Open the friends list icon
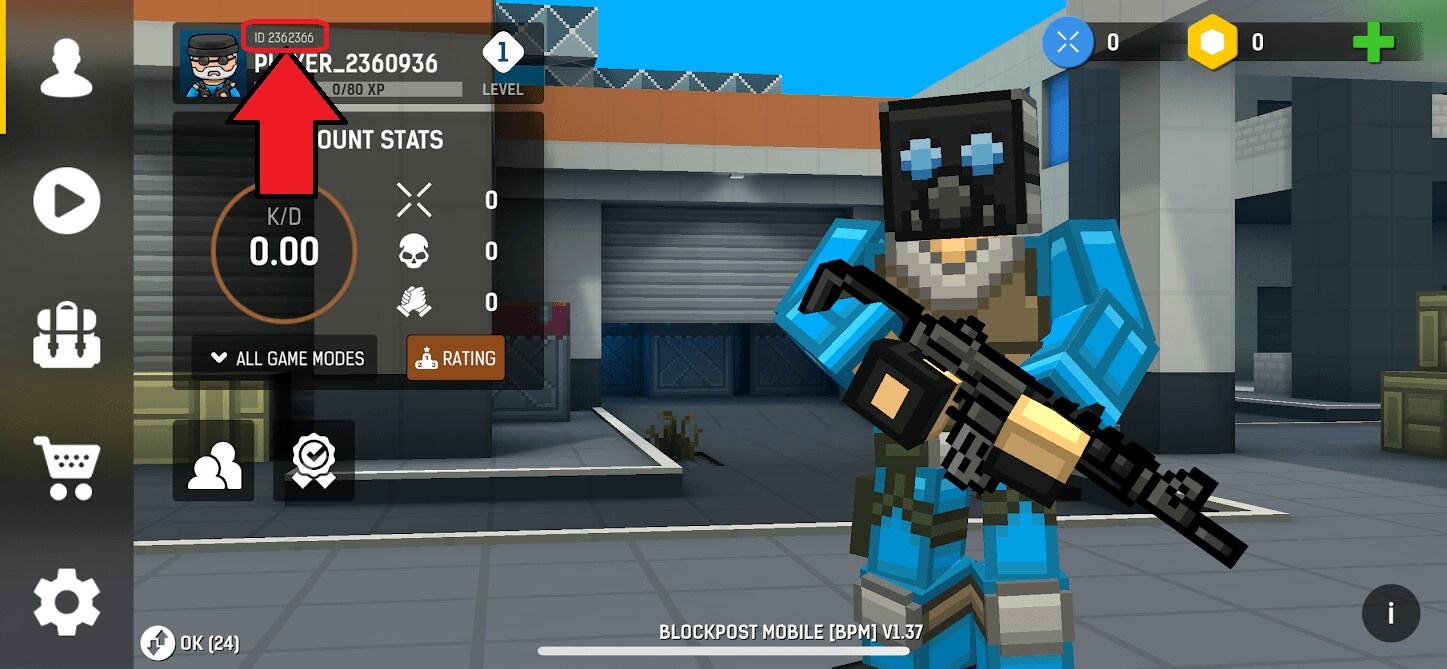The image size is (1447, 669). coord(214,461)
